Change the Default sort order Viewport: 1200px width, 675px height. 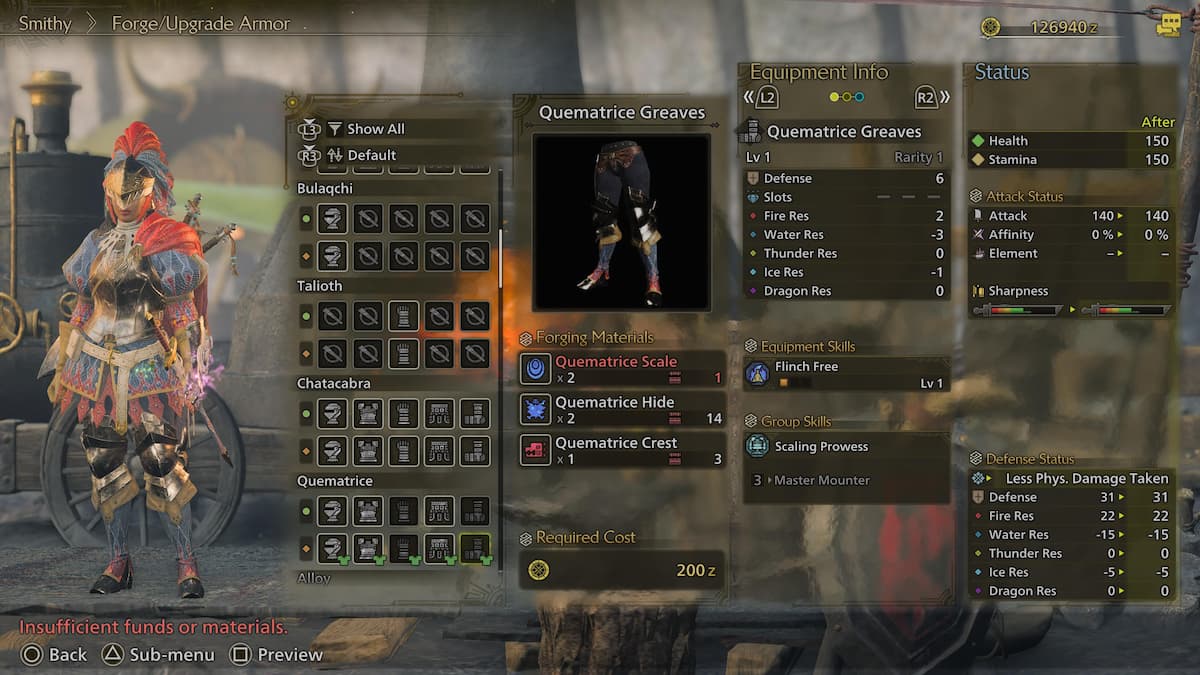pos(371,155)
